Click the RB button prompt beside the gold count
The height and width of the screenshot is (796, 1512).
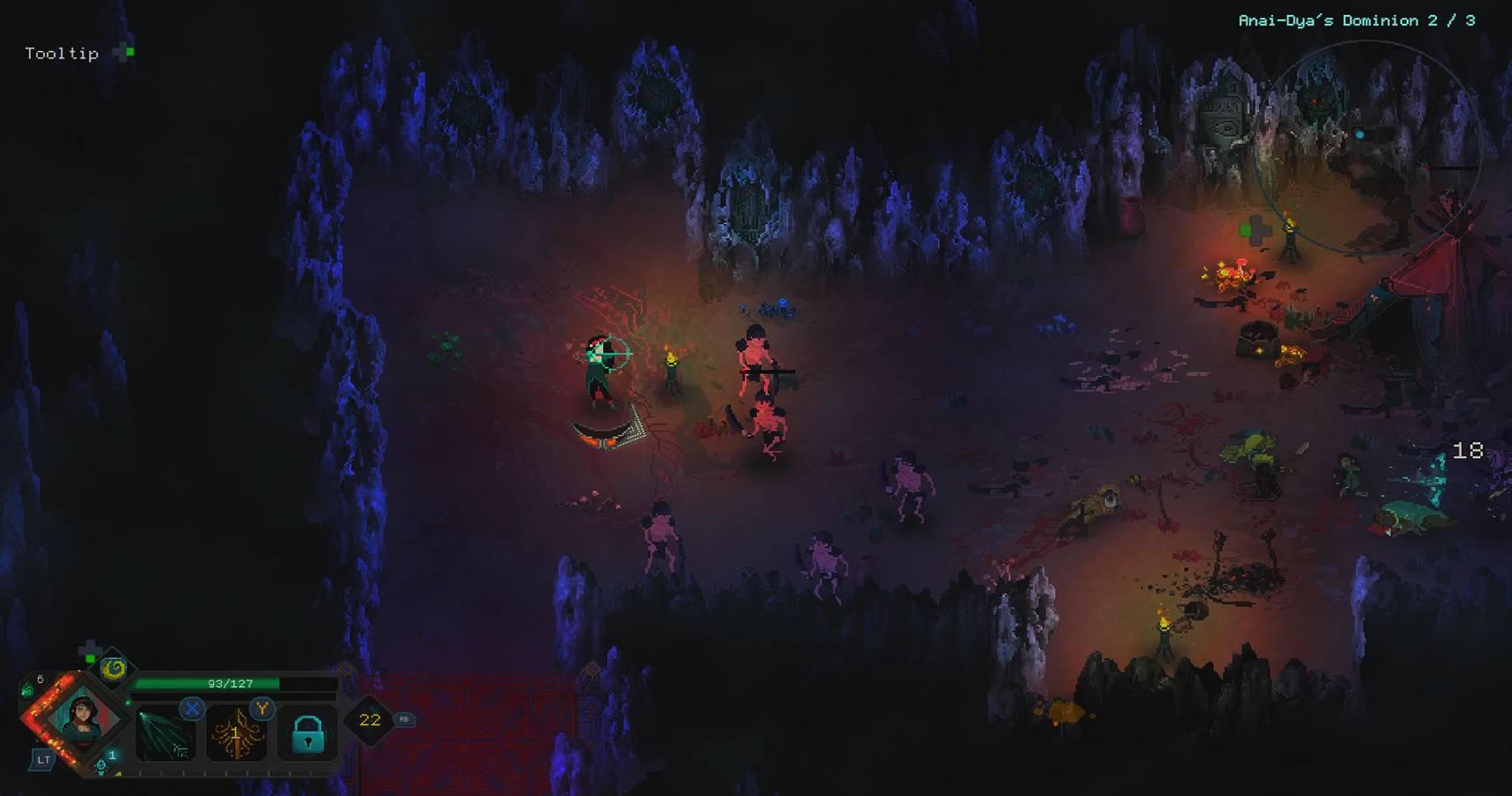pyautogui.click(x=405, y=719)
